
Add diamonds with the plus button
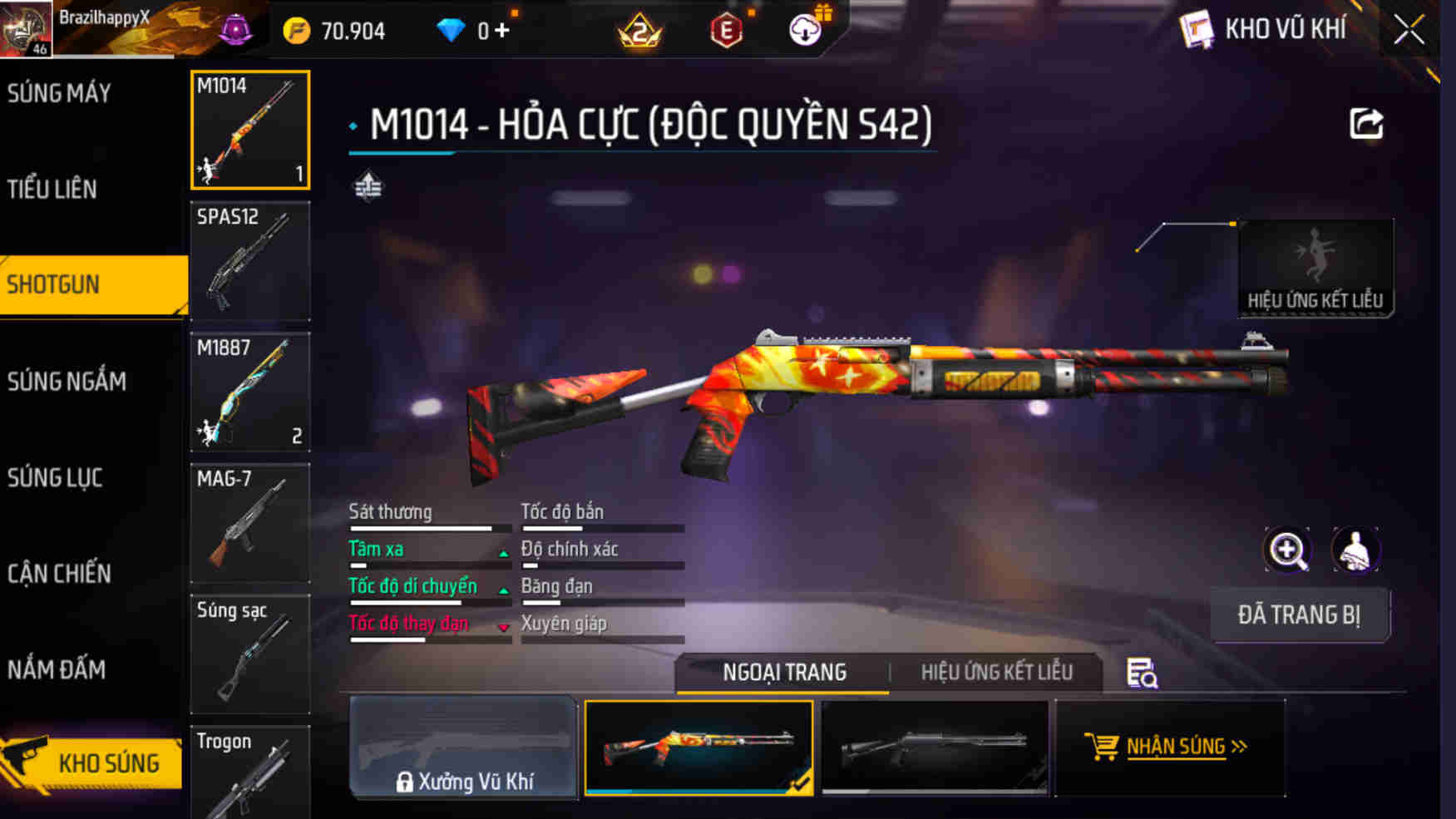point(502,31)
